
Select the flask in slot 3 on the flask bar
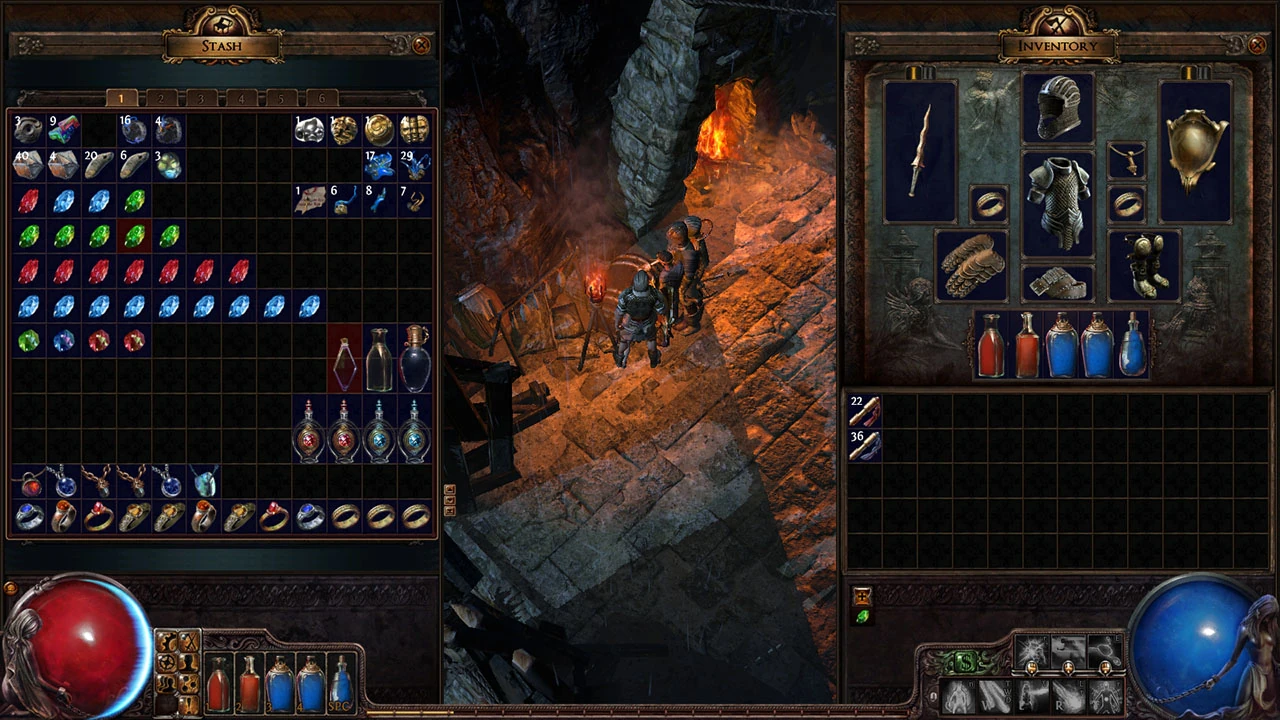pos(280,685)
